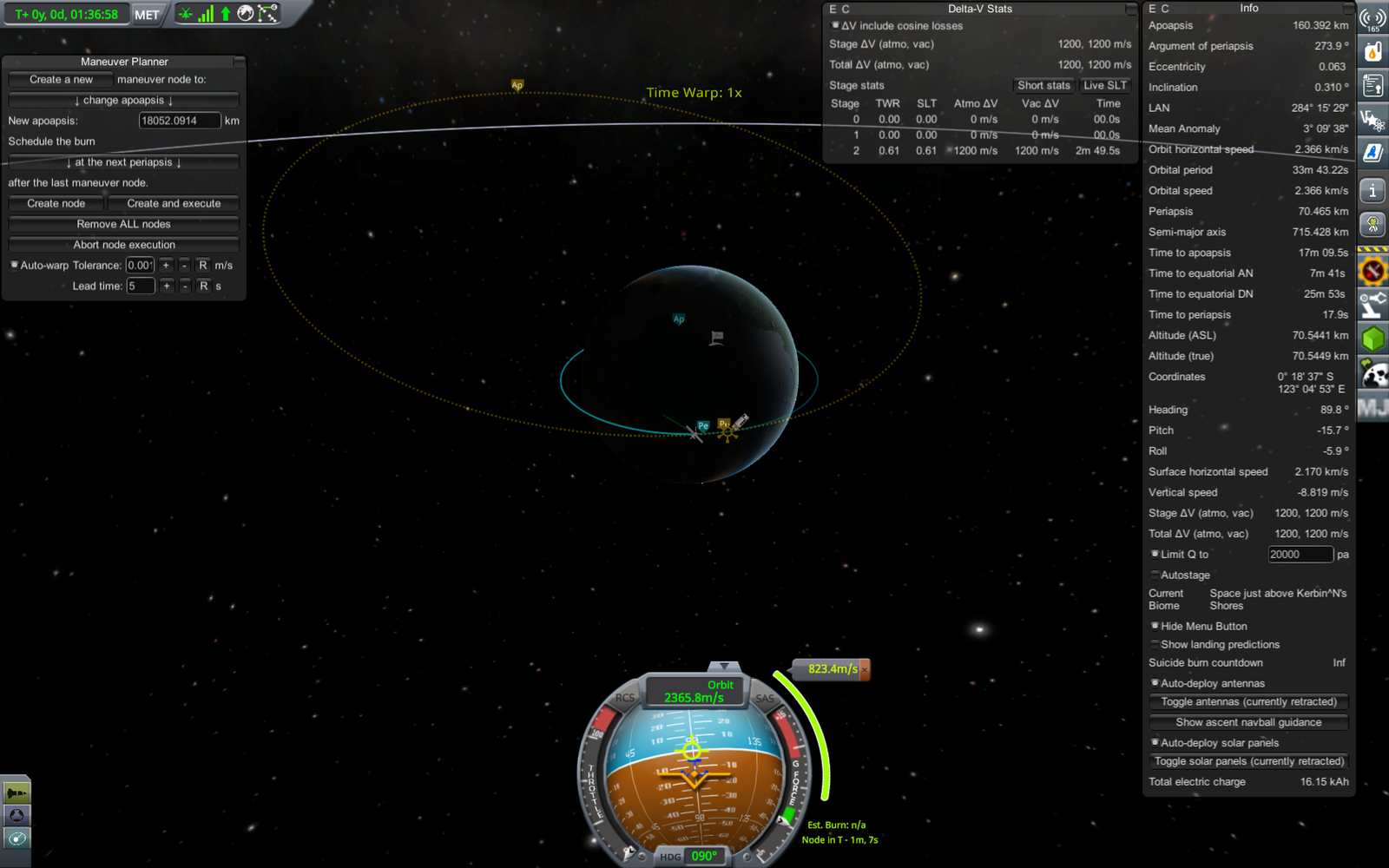This screenshot has width=1389, height=868.
Task: Abort node execution
Action: tap(123, 245)
